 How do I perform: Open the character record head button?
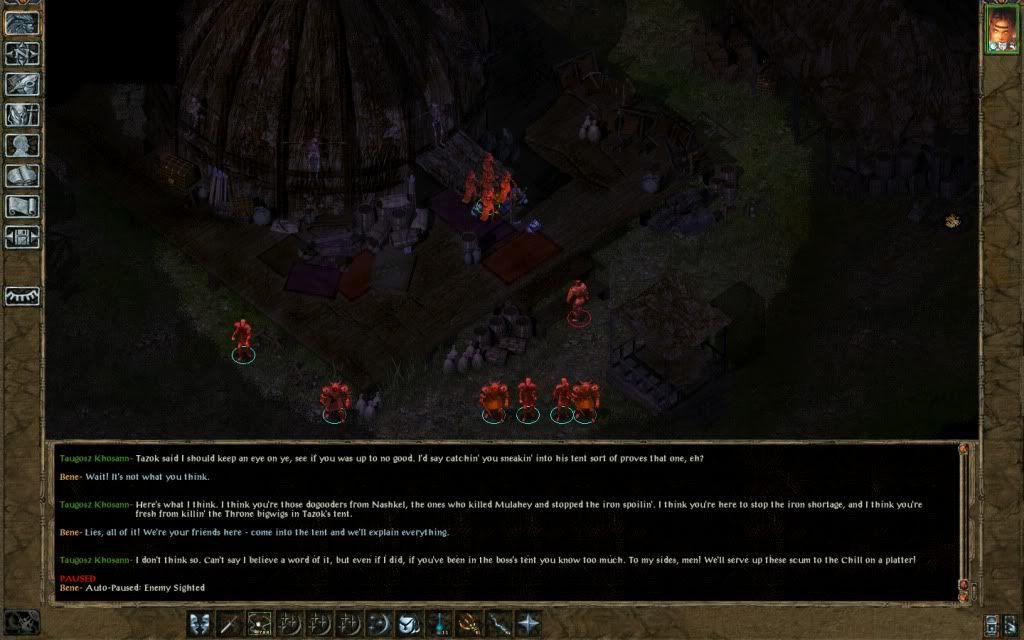pyautogui.click(x=22, y=146)
